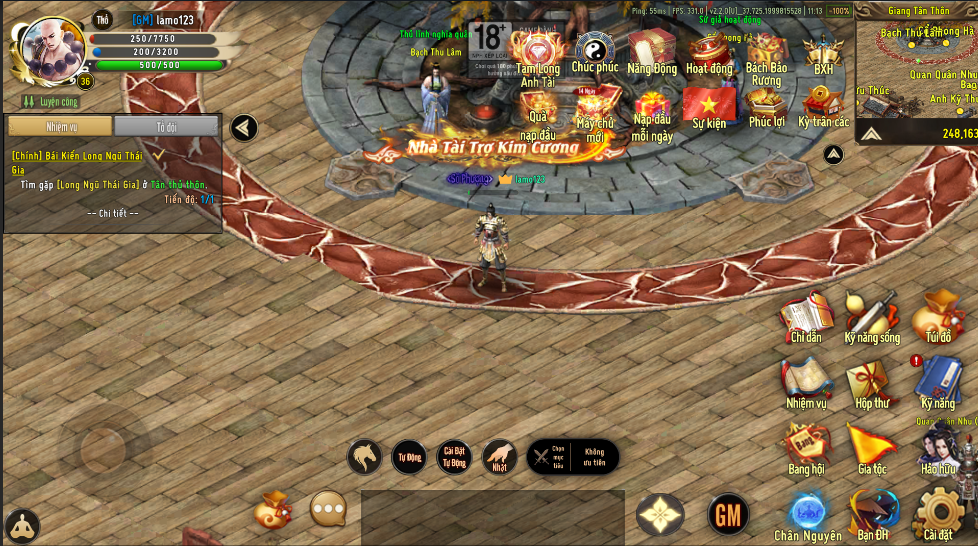Open the Cài đặt settings gear
The width and height of the screenshot is (978, 546).
(938, 513)
